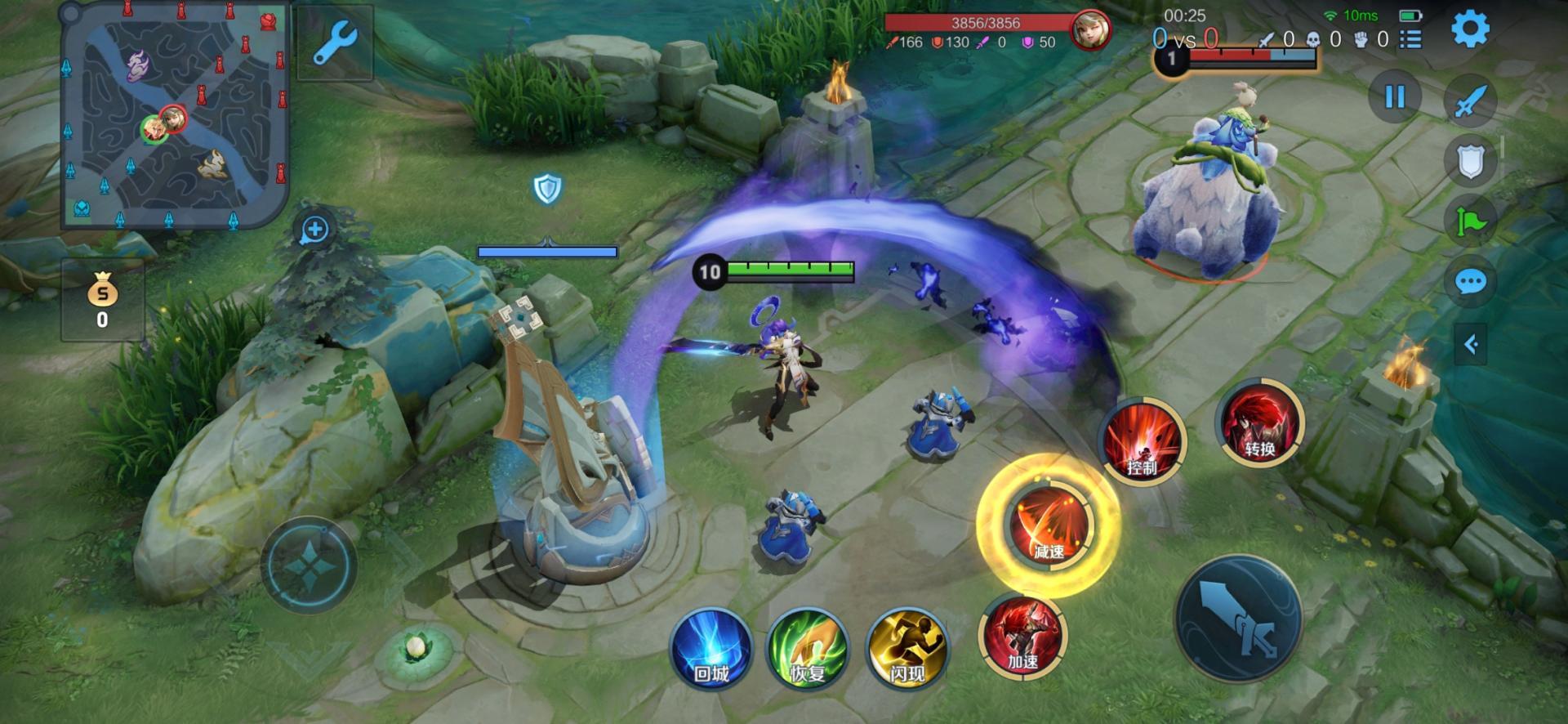Use the 恢复 heal spell
The width and height of the screenshot is (1568, 724).
click(x=808, y=649)
